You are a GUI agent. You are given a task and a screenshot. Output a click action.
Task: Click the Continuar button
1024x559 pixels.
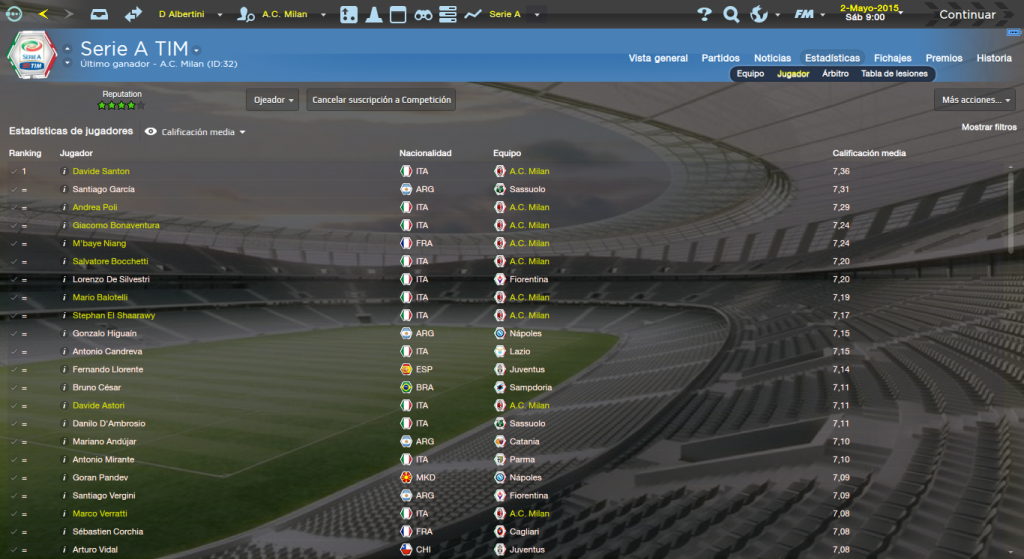967,15
